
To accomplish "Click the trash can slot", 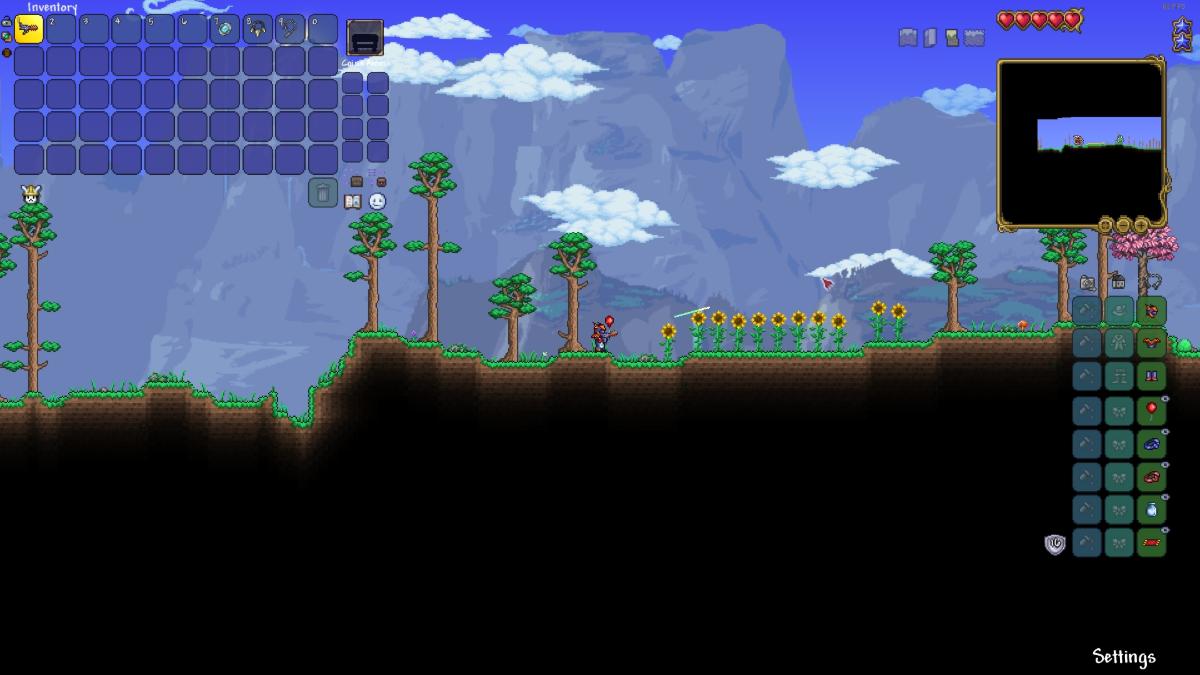I will pyautogui.click(x=322, y=192).
